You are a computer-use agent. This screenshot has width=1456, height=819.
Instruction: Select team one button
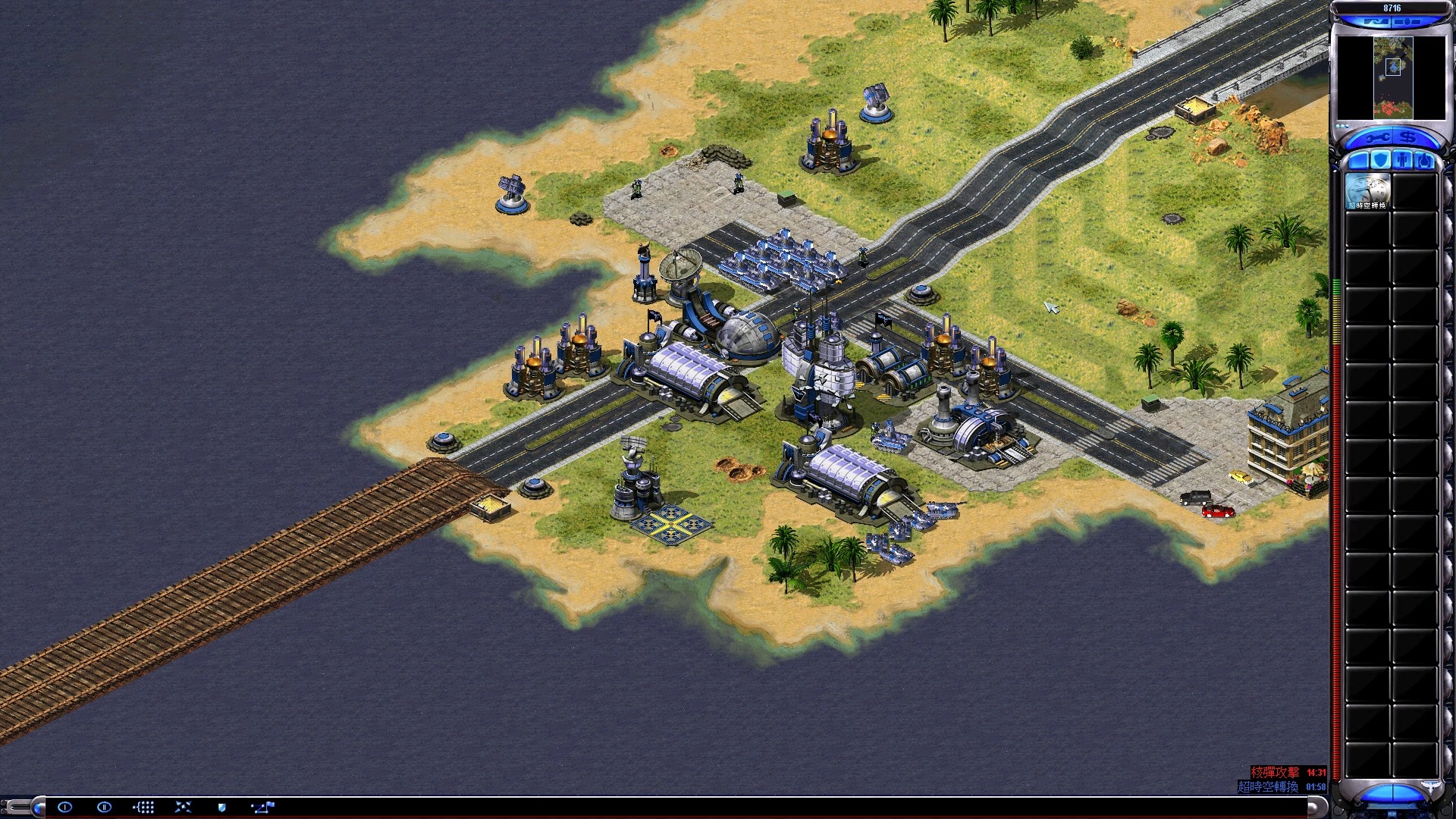click(x=64, y=807)
